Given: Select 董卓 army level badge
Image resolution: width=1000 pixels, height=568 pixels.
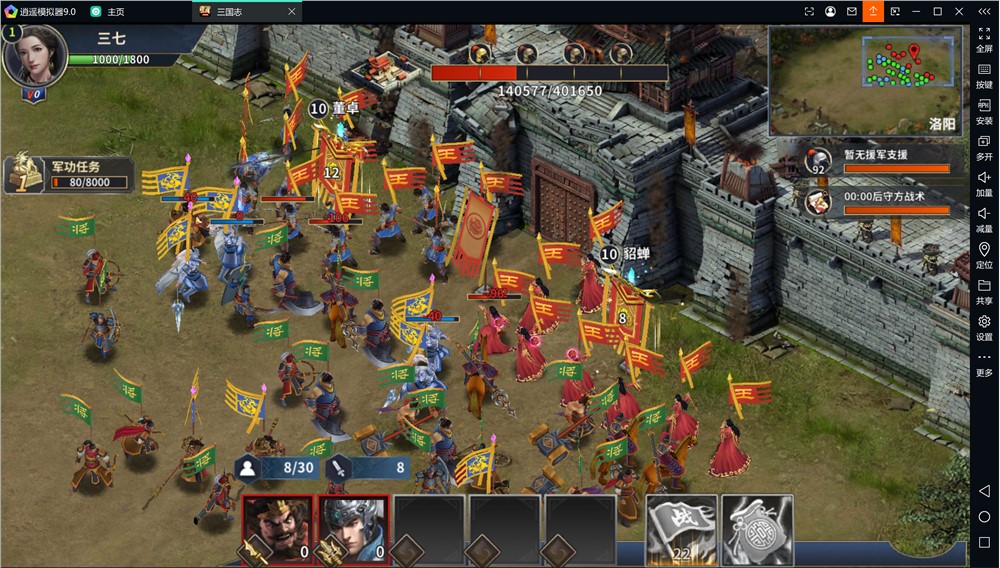Looking at the screenshot, I should pyautogui.click(x=318, y=108).
